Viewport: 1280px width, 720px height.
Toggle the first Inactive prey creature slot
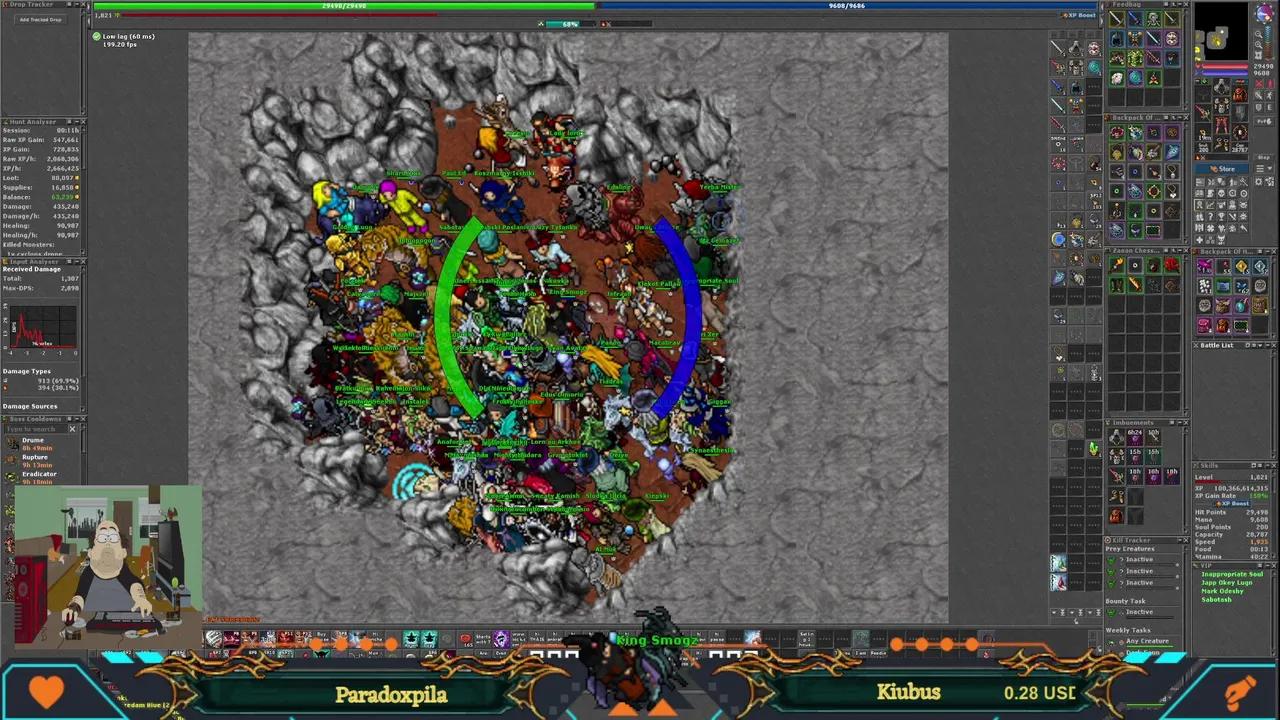click(1112, 560)
